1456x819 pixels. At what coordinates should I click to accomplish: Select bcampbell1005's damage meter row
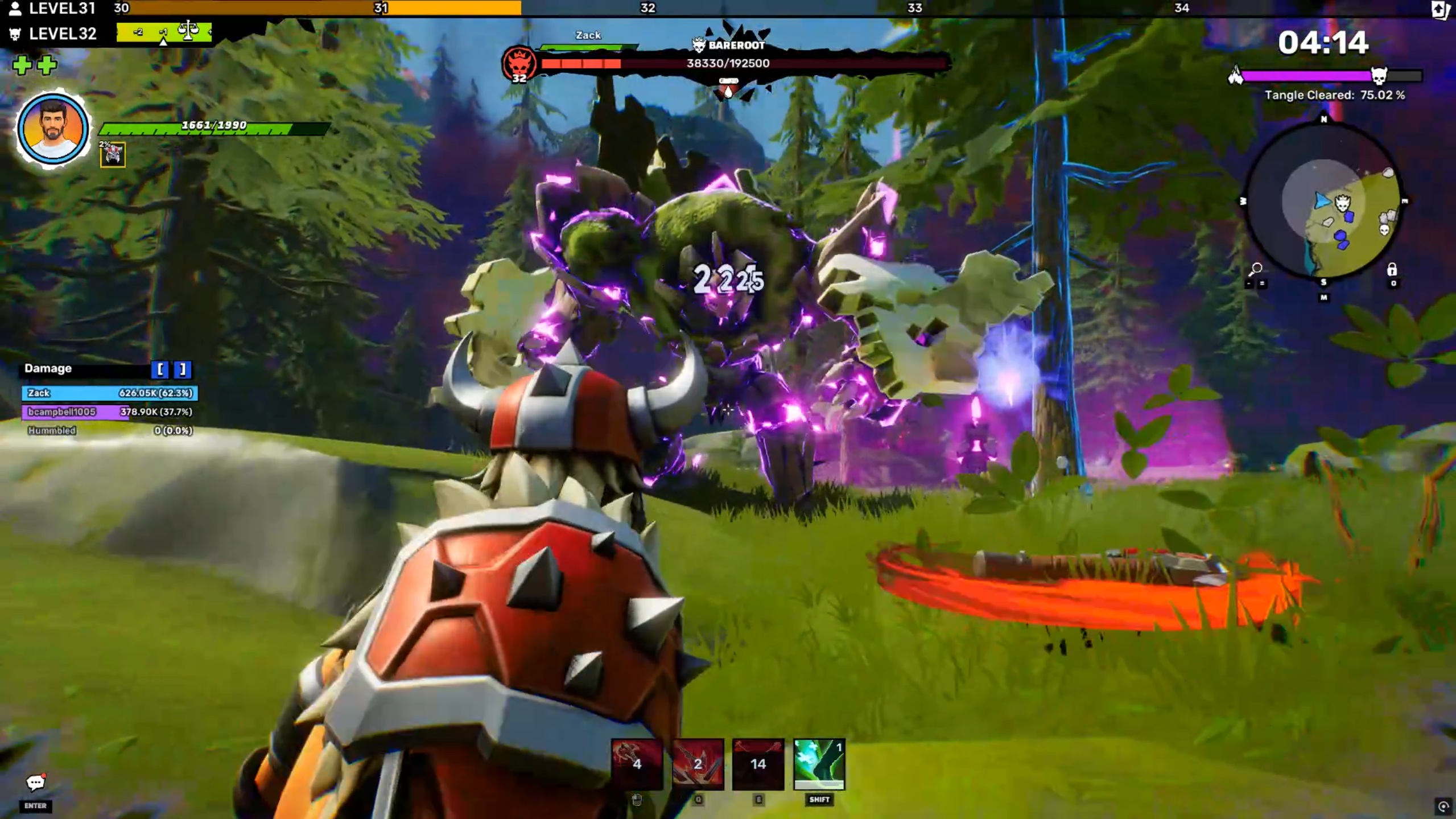point(110,411)
